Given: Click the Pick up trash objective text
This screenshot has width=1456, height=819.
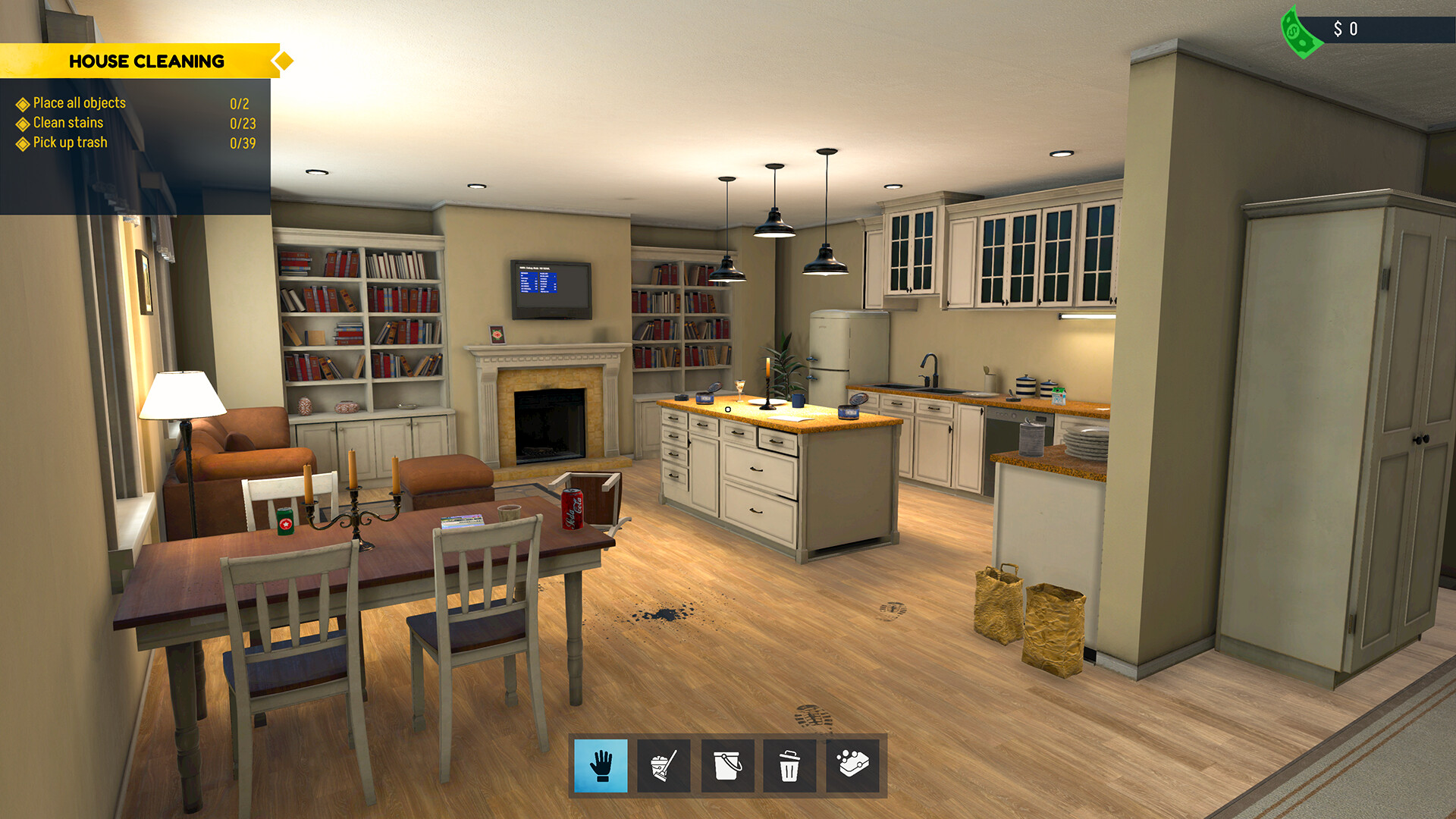Looking at the screenshot, I should click(69, 142).
